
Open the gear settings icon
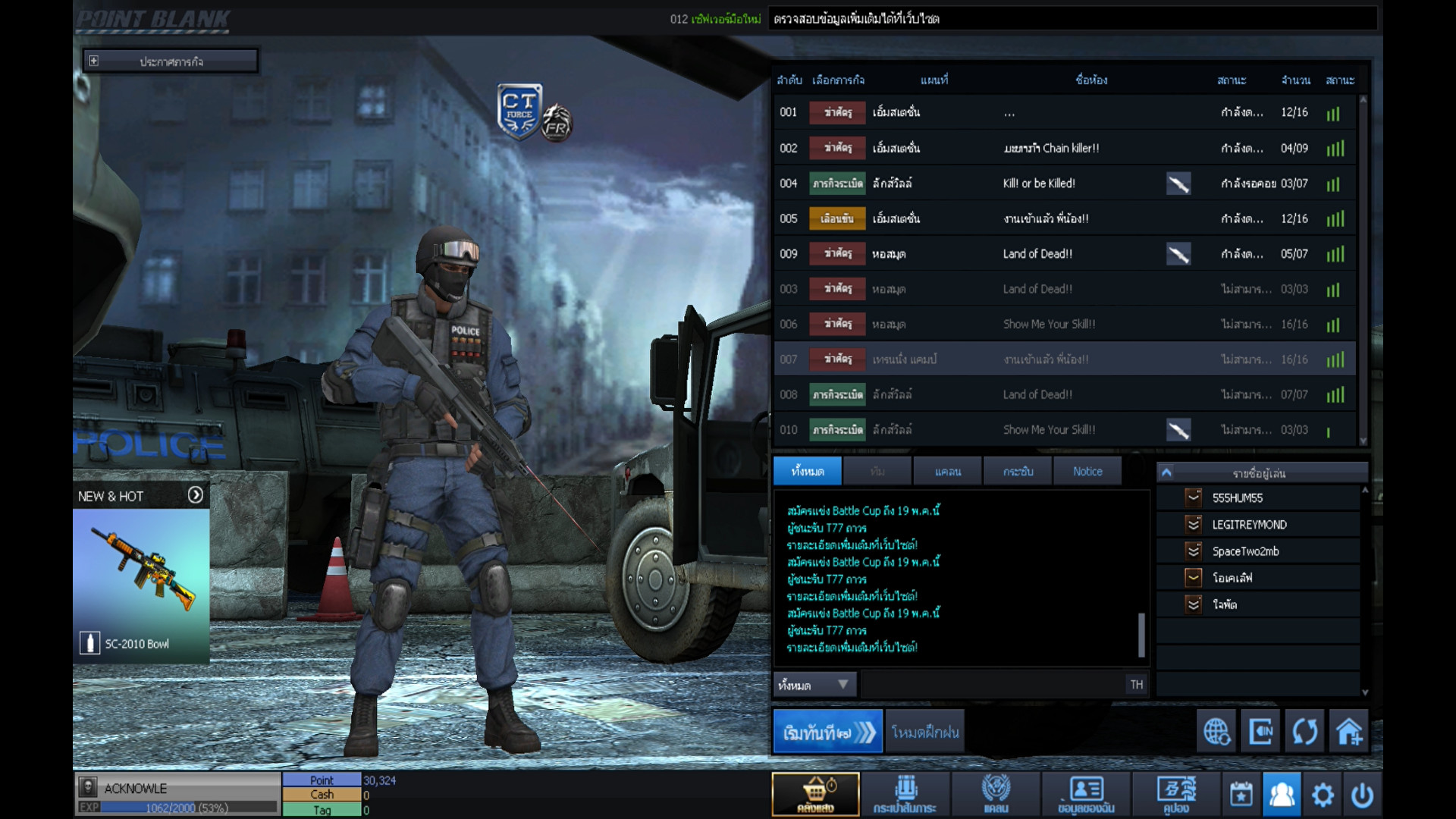tap(1323, 795)
